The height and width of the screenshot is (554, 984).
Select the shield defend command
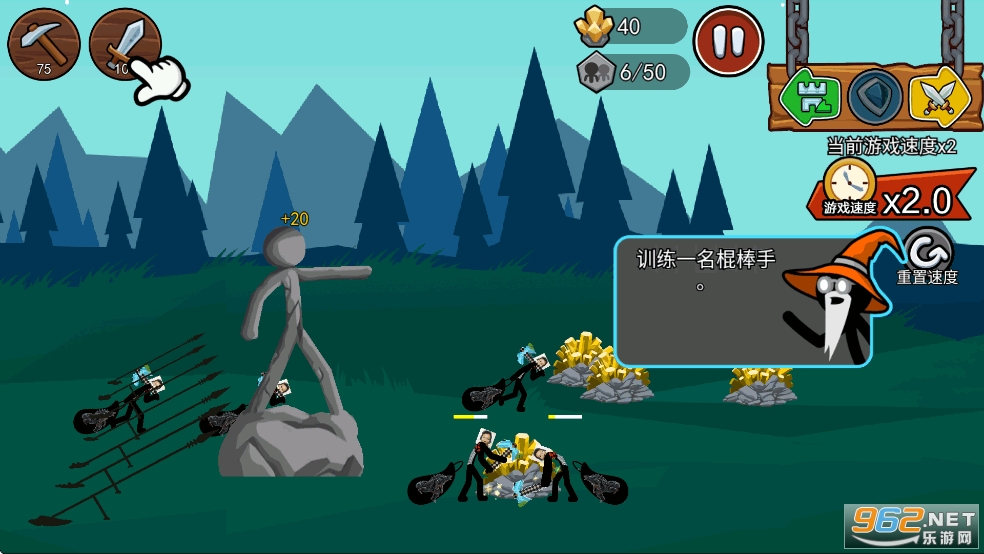(875, 97)
